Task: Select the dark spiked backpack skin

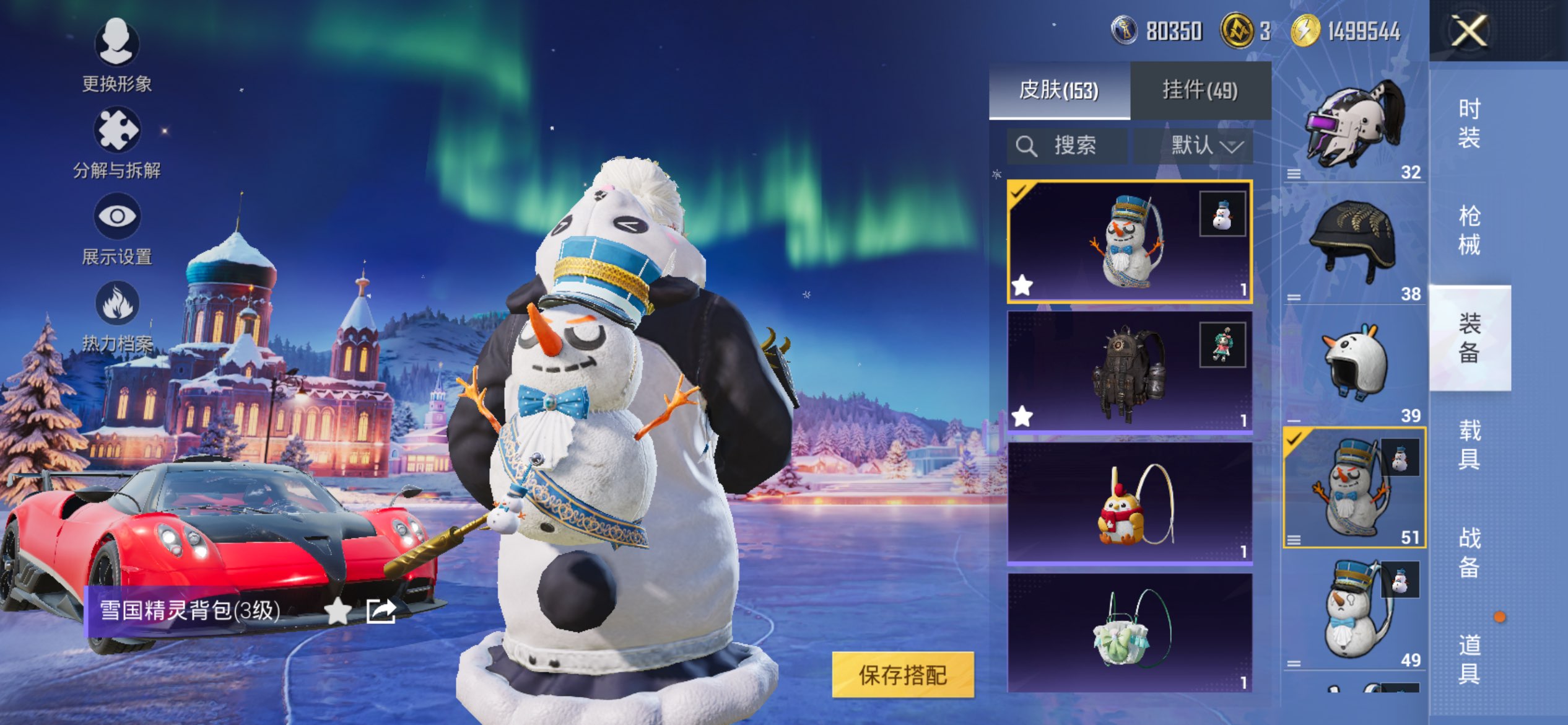Action: [1130, 372]
